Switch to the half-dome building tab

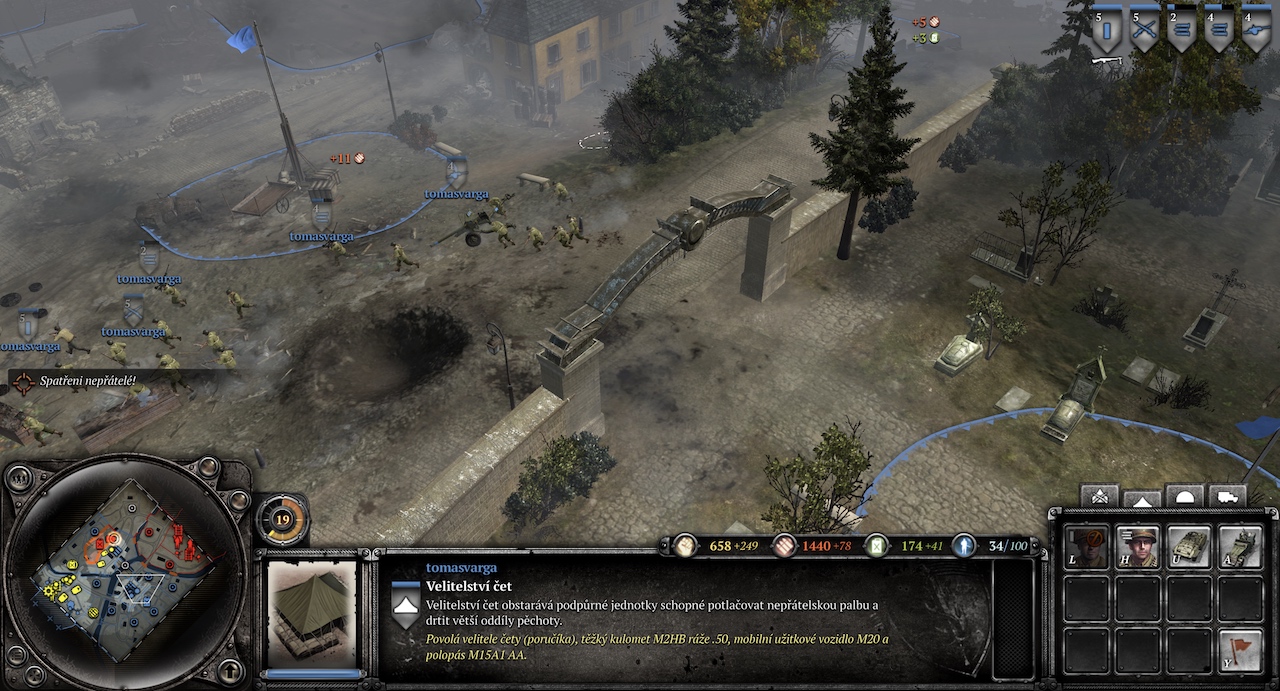point(1185,497)
